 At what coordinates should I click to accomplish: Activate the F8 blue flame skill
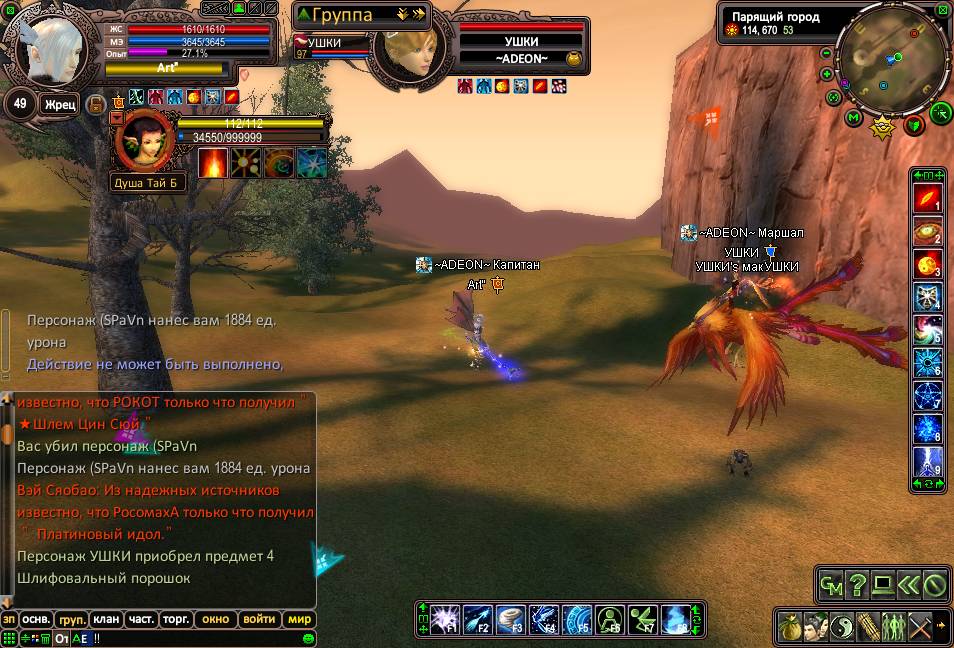[677, 620]
